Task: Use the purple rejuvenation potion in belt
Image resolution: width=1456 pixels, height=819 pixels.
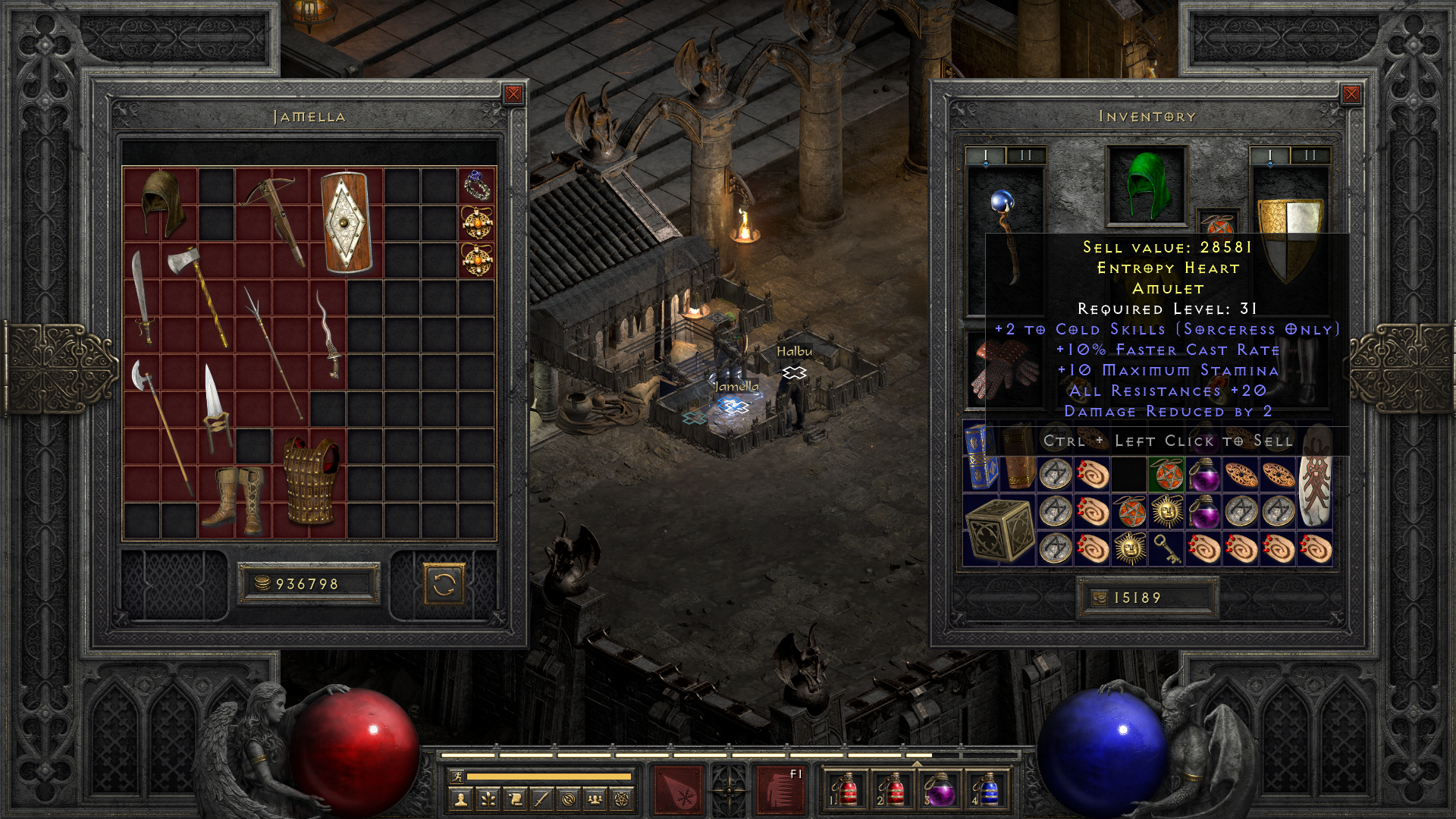Action: 940,789
